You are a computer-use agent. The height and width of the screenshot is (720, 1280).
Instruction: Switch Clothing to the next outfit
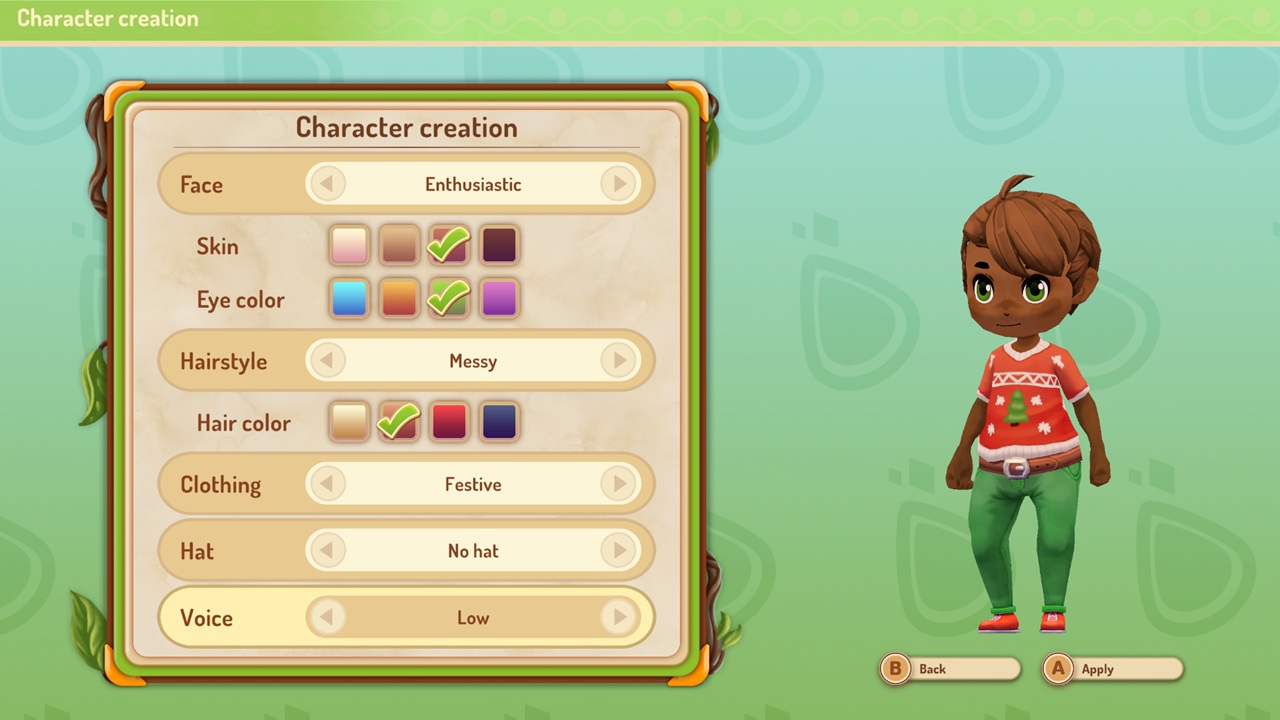[619, 484]
